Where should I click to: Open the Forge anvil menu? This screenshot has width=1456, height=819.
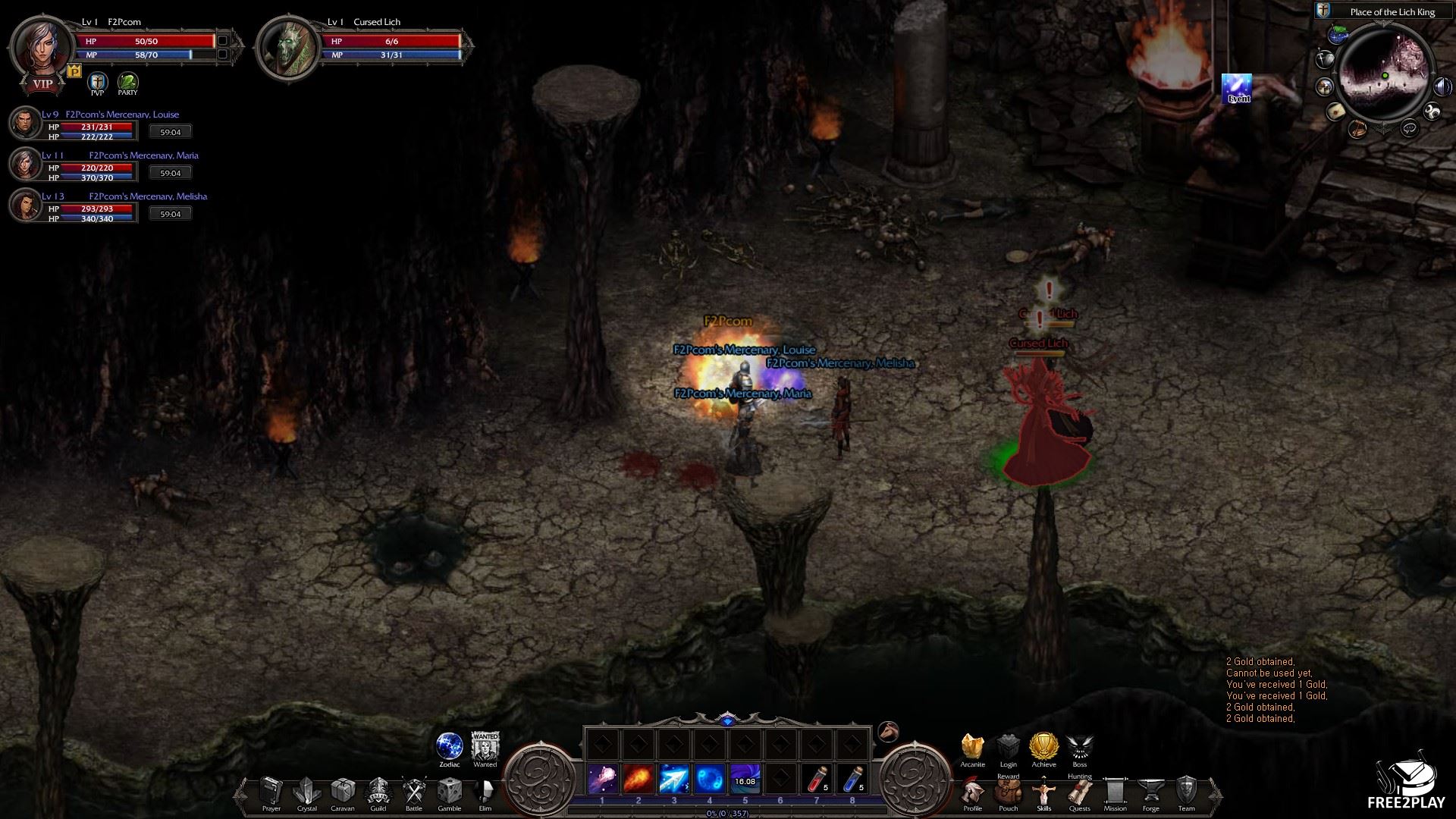1150,792
